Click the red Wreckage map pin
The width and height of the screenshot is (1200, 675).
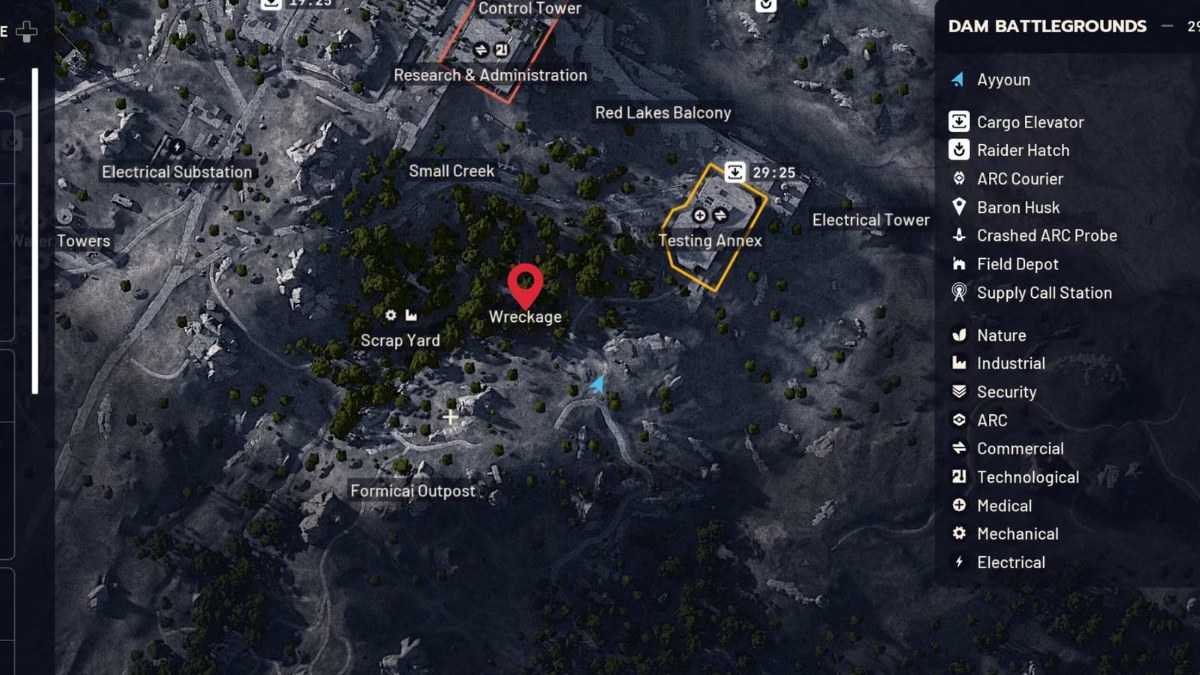525,285
